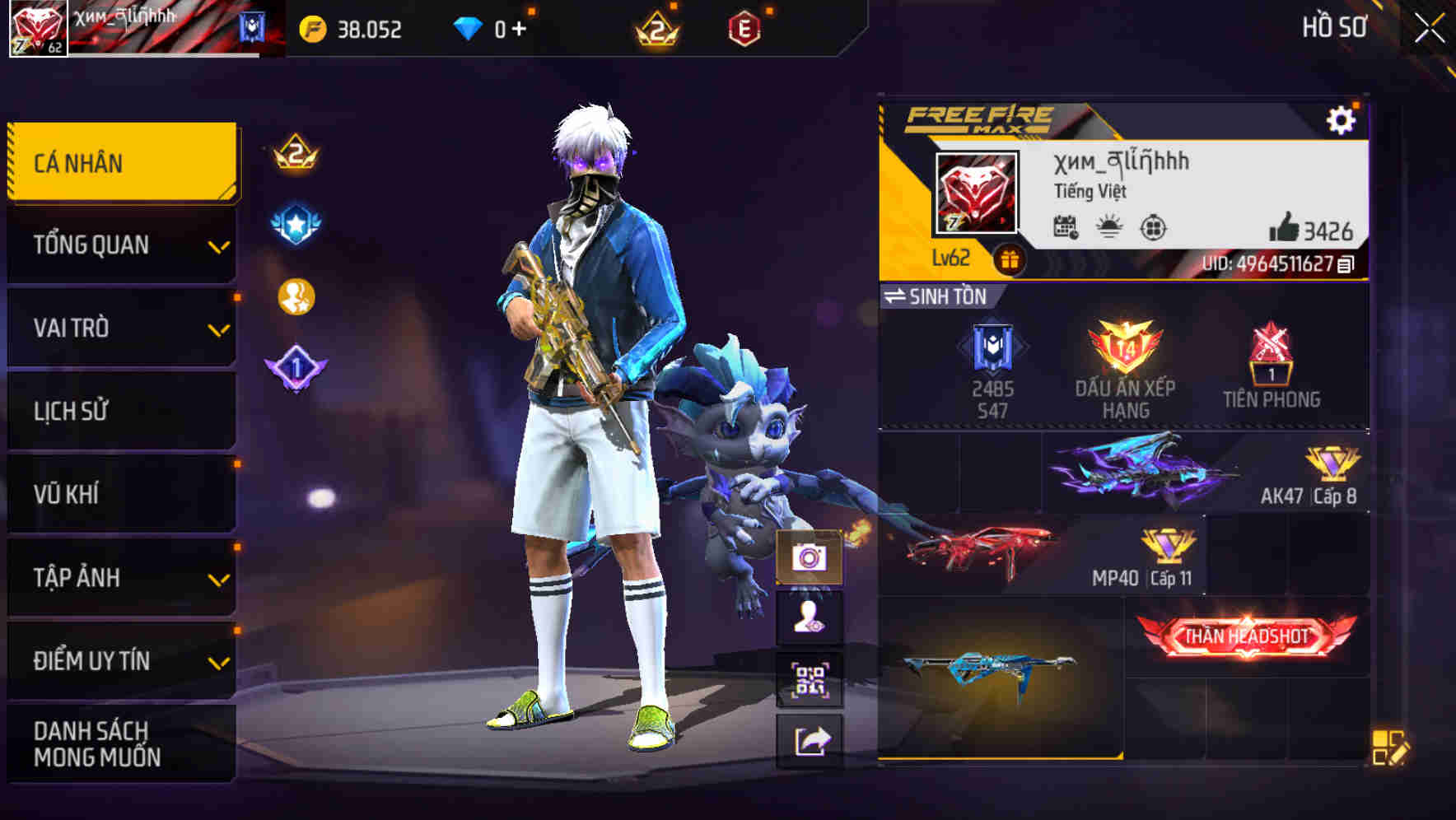Click the thumbs-up likes counter 3426

click(1309, 227)
